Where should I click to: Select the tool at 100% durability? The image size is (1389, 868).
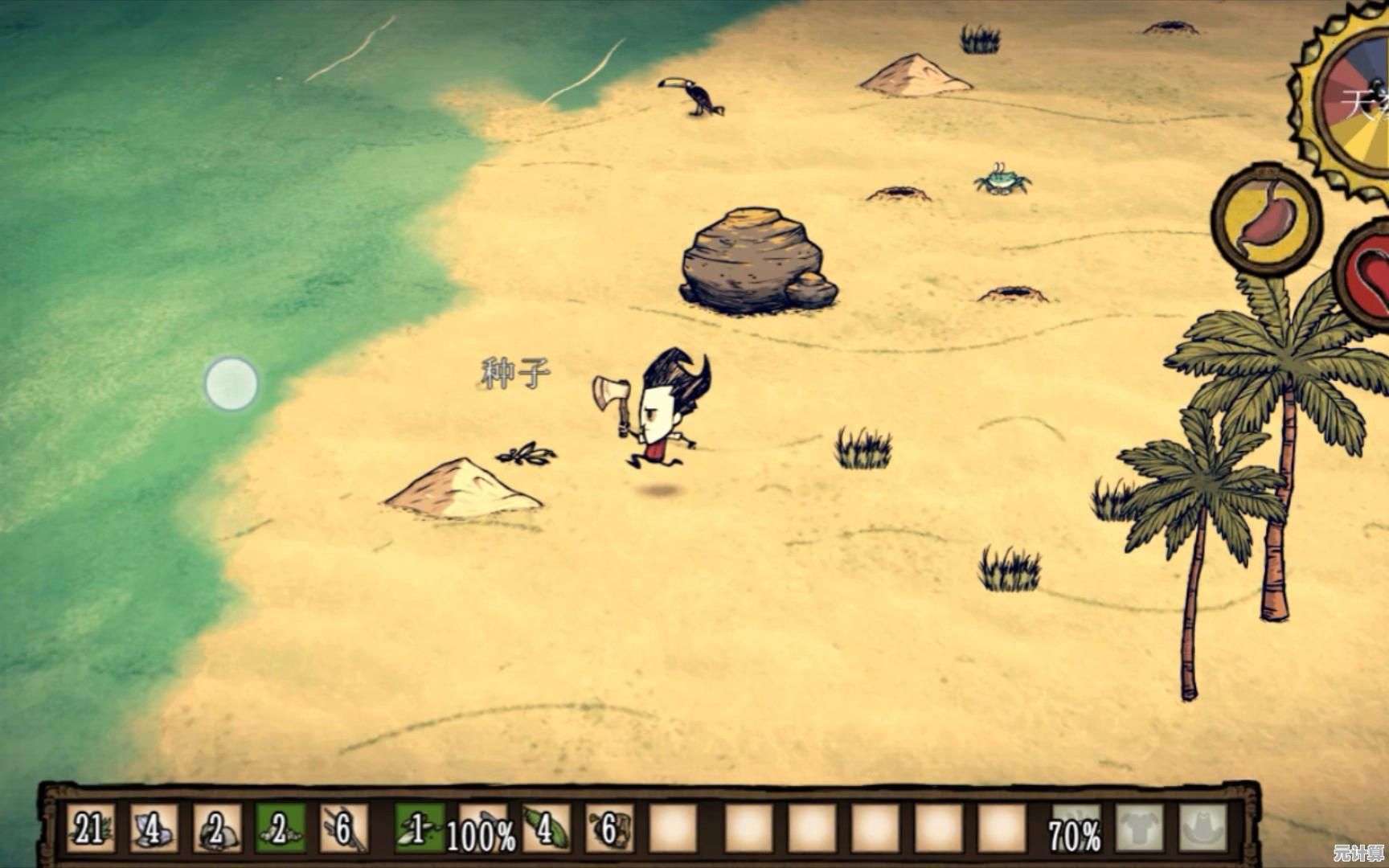tap(481, 829)
